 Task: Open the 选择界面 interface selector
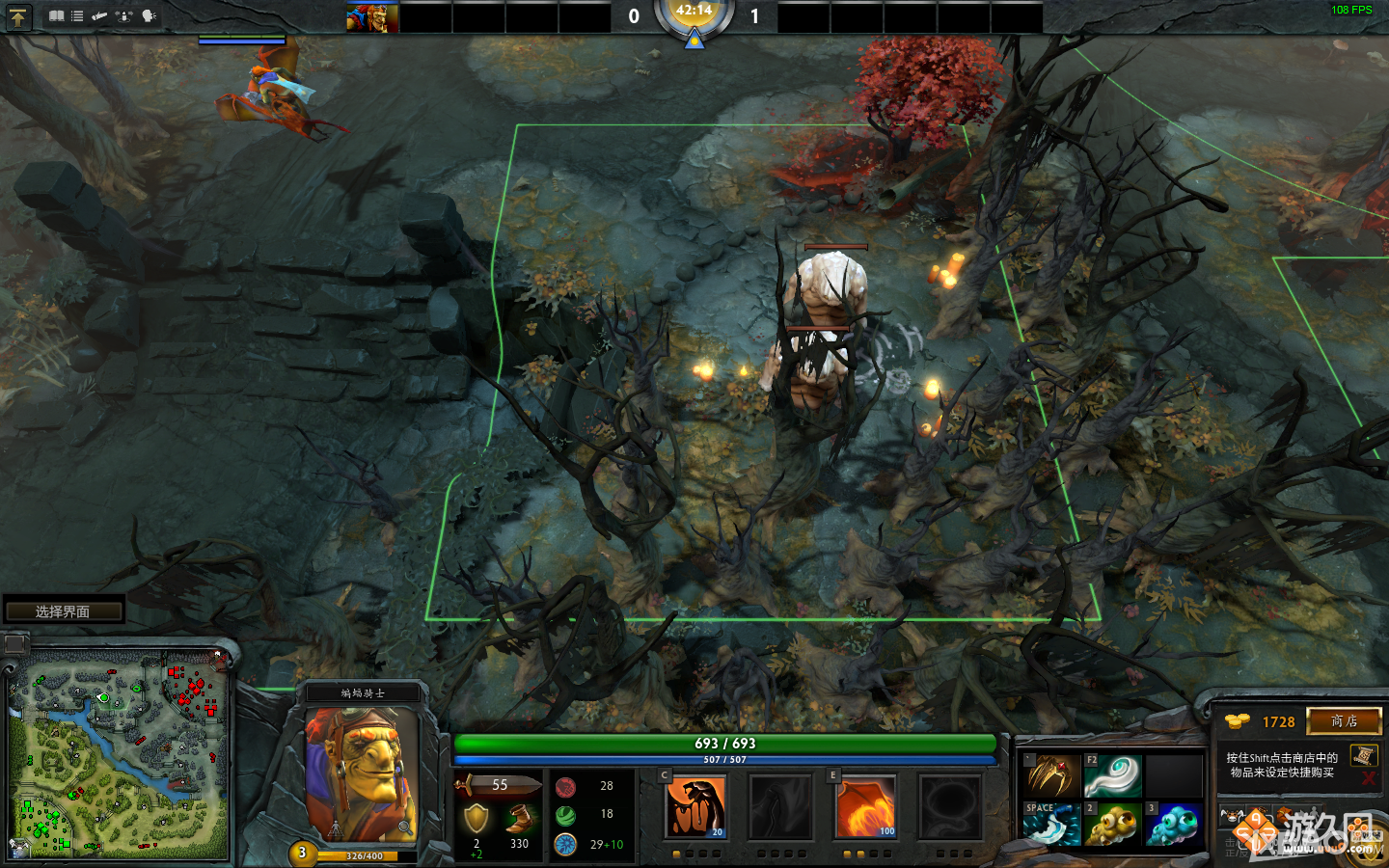pyautogui.click(x=66, y=610)
